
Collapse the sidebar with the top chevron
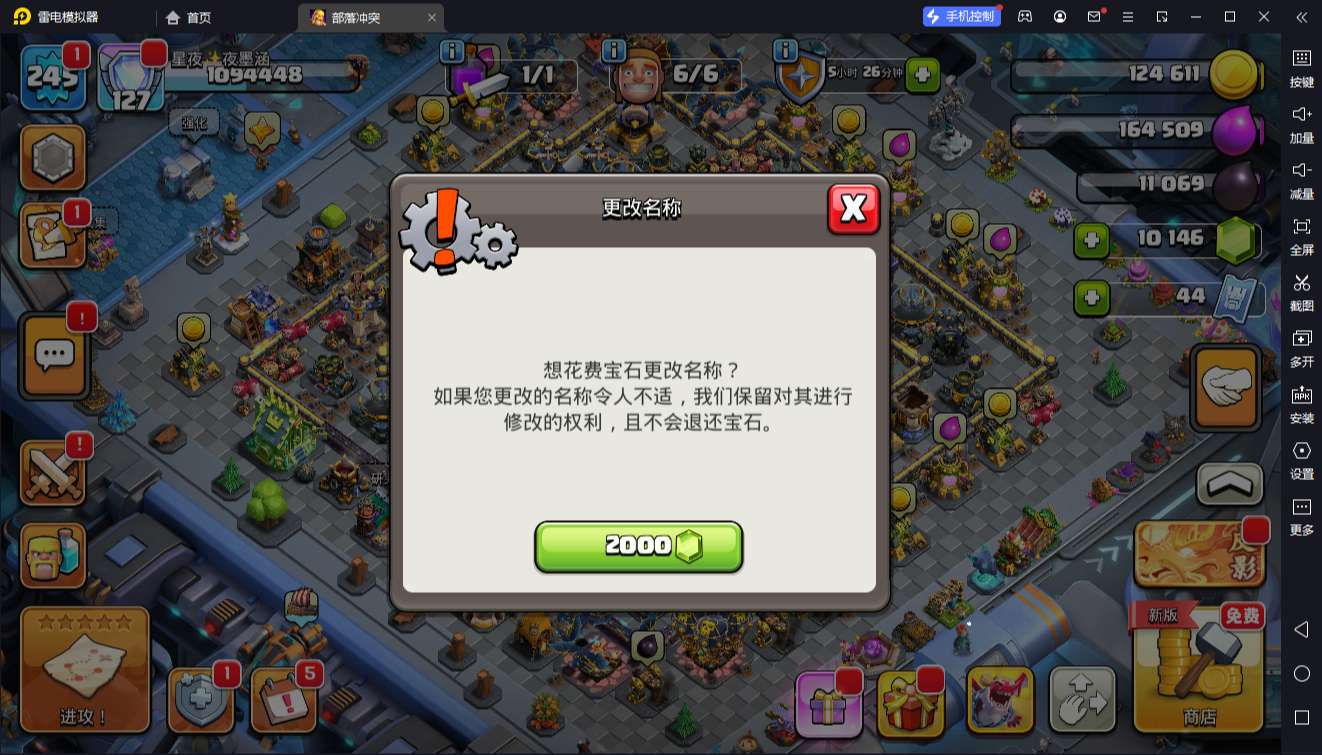click(1301, 17)
